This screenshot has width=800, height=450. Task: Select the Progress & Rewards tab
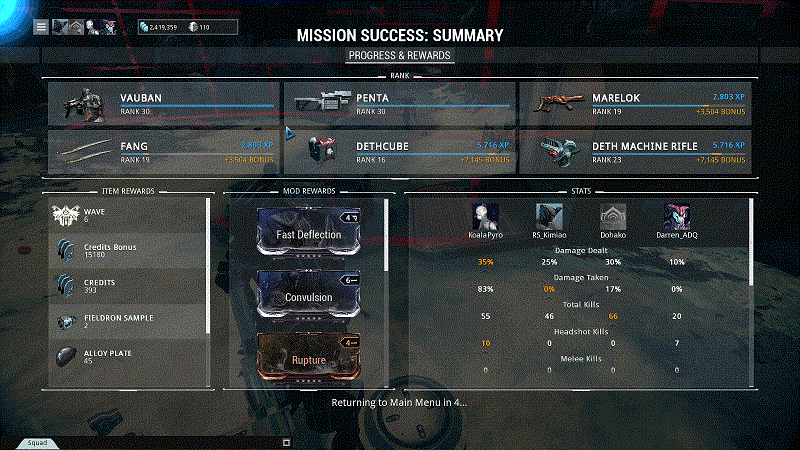tap(400, 55)
